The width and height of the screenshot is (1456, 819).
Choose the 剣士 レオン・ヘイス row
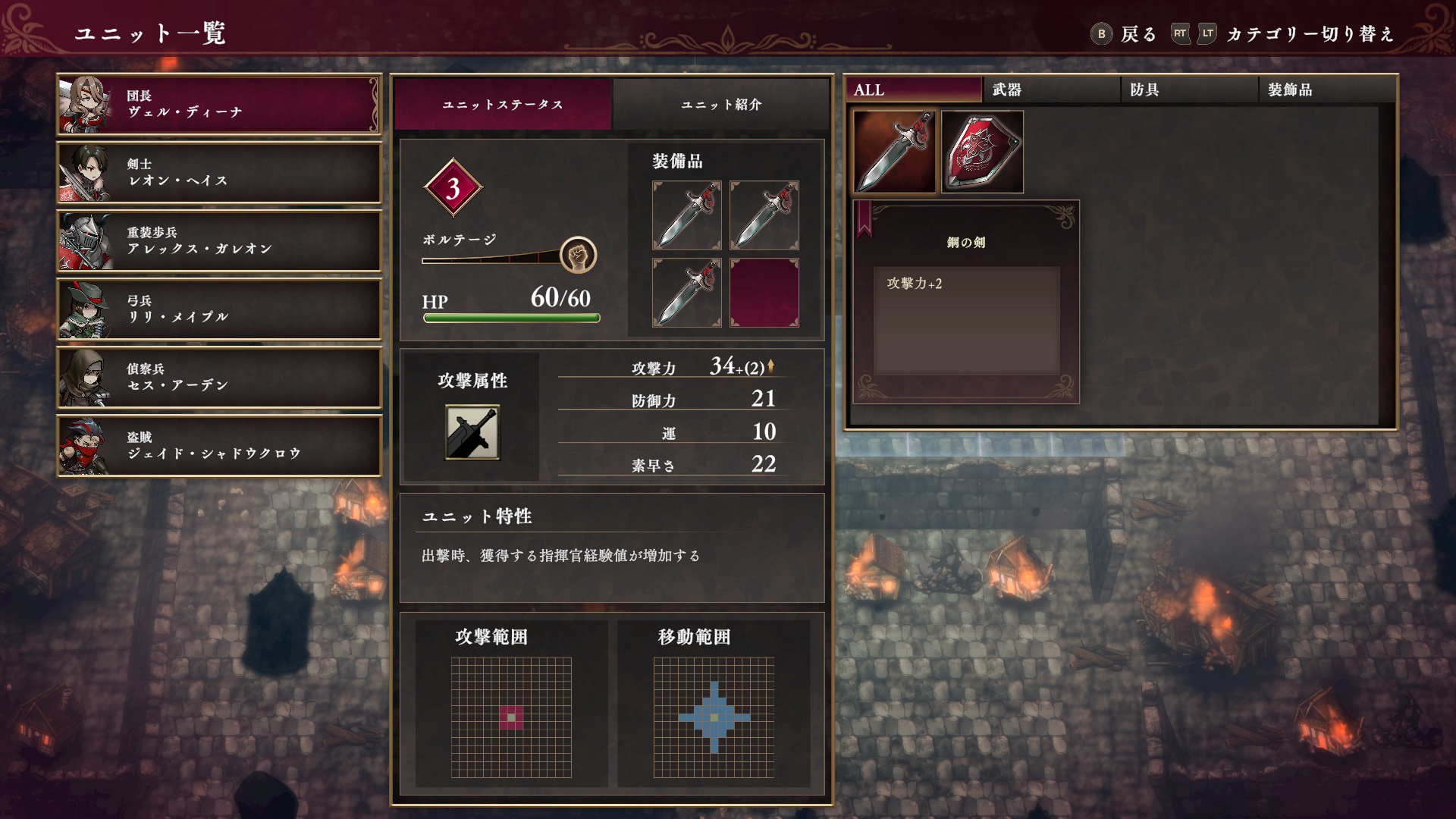[x=218, y=173]
